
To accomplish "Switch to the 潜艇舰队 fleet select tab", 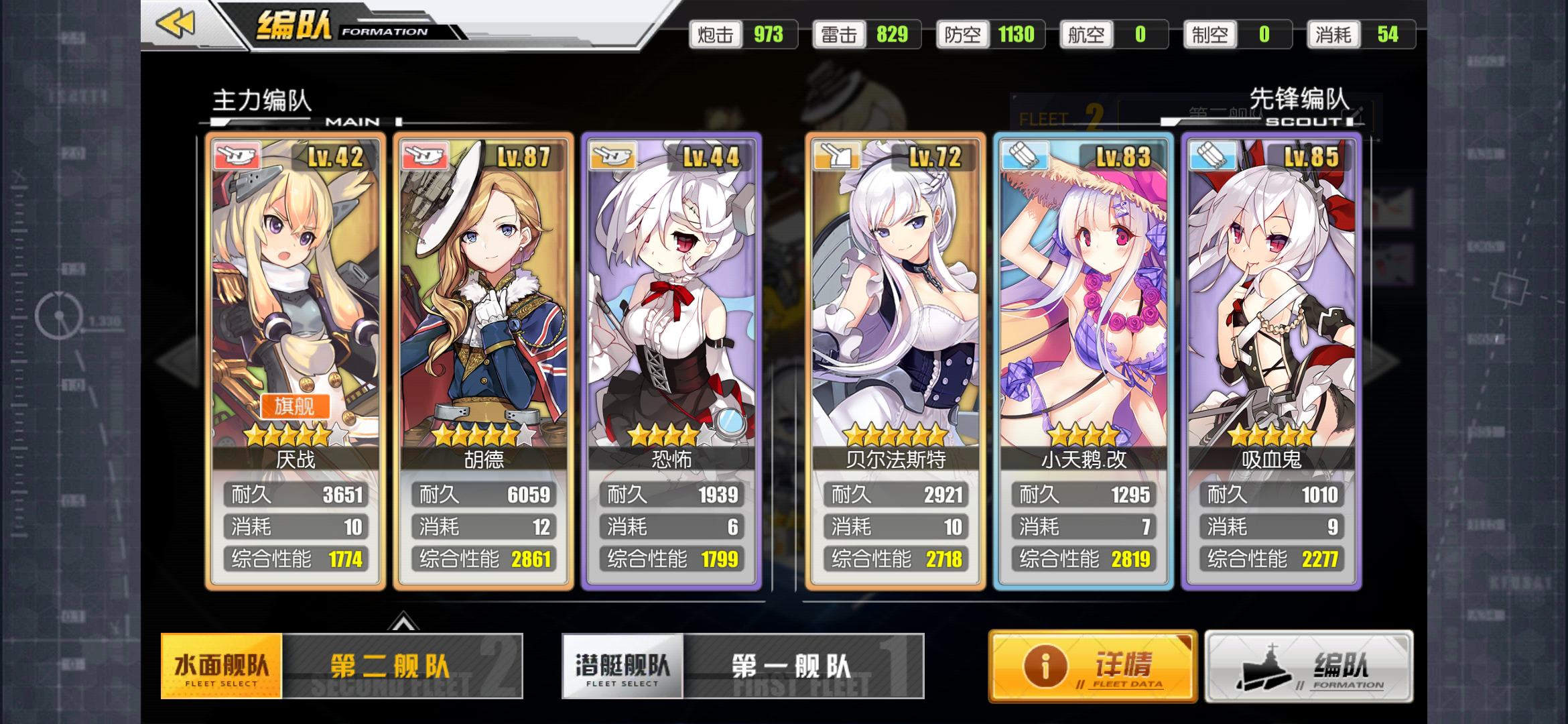I will tap(622, 666).
